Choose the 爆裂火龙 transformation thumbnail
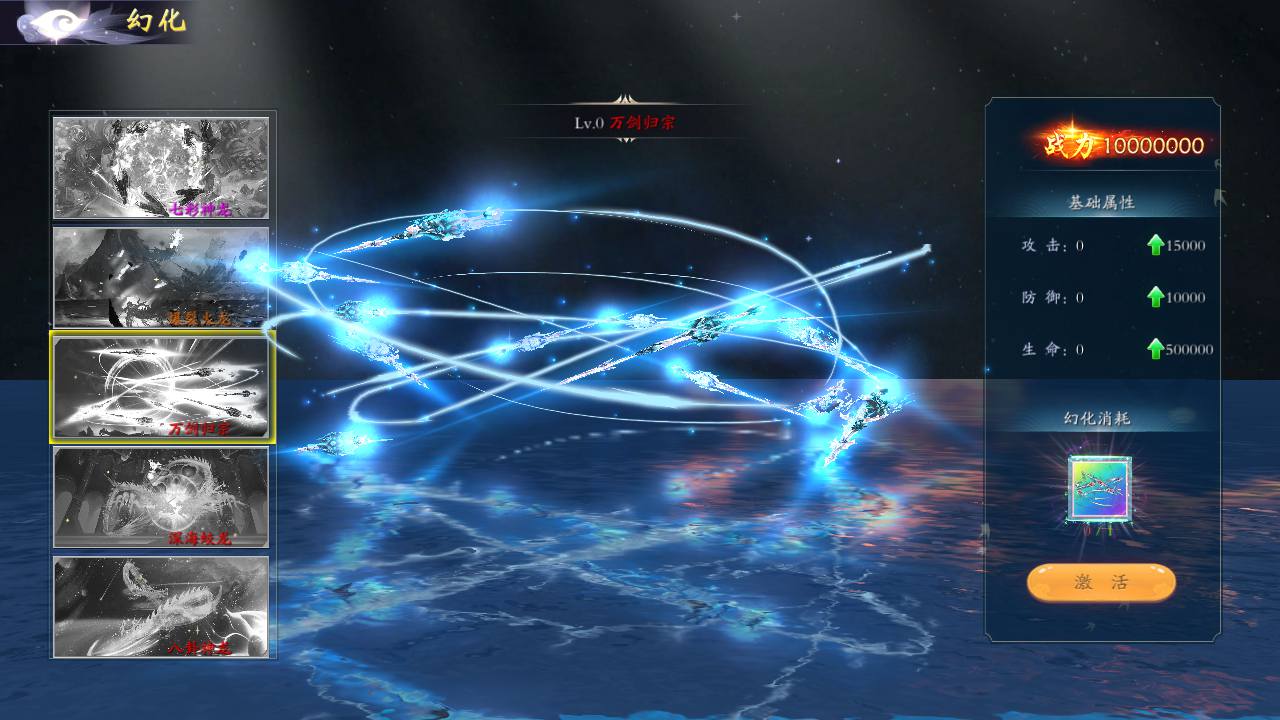 click(x=161, y=277)
